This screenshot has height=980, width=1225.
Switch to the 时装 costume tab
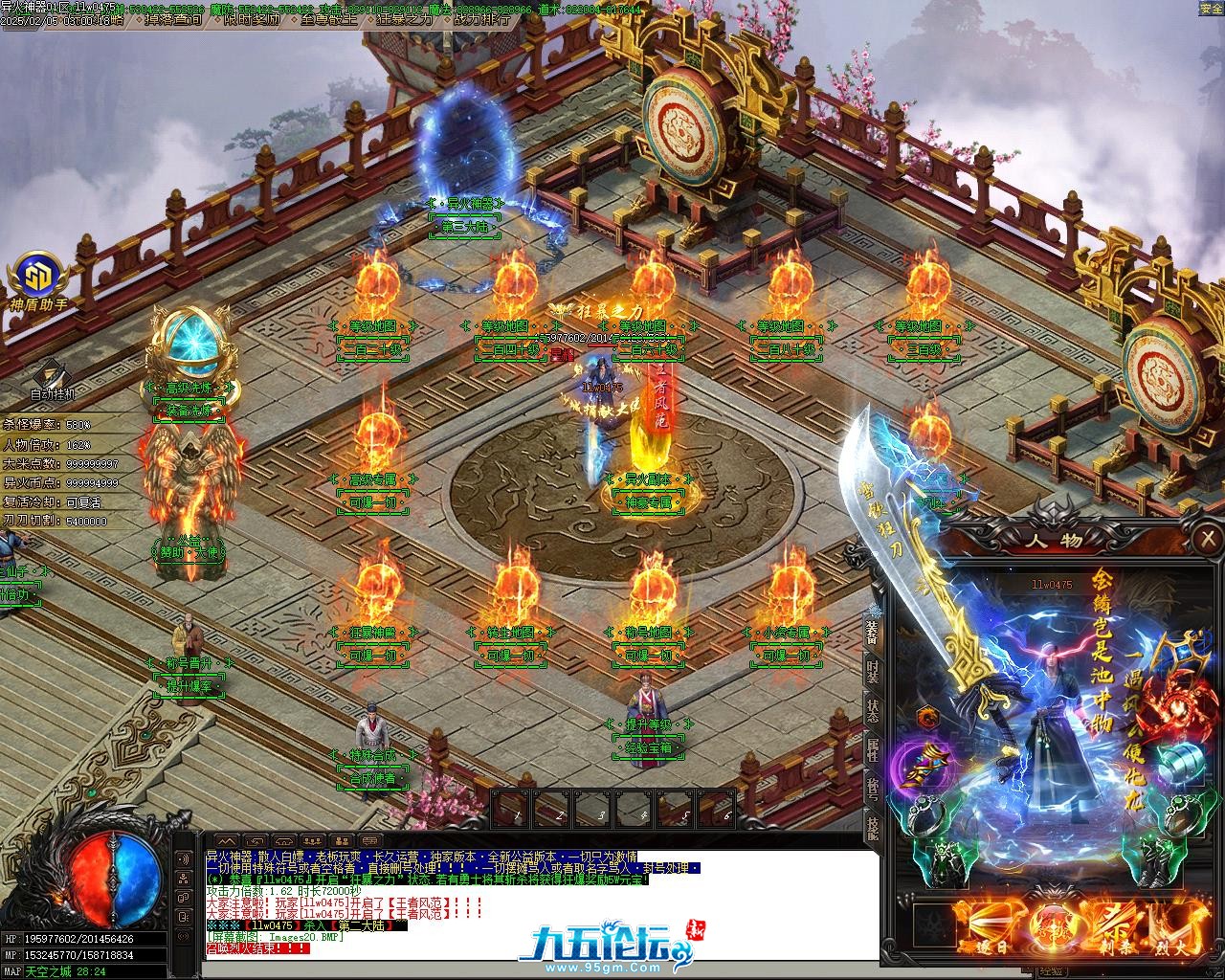pos(873,671)
